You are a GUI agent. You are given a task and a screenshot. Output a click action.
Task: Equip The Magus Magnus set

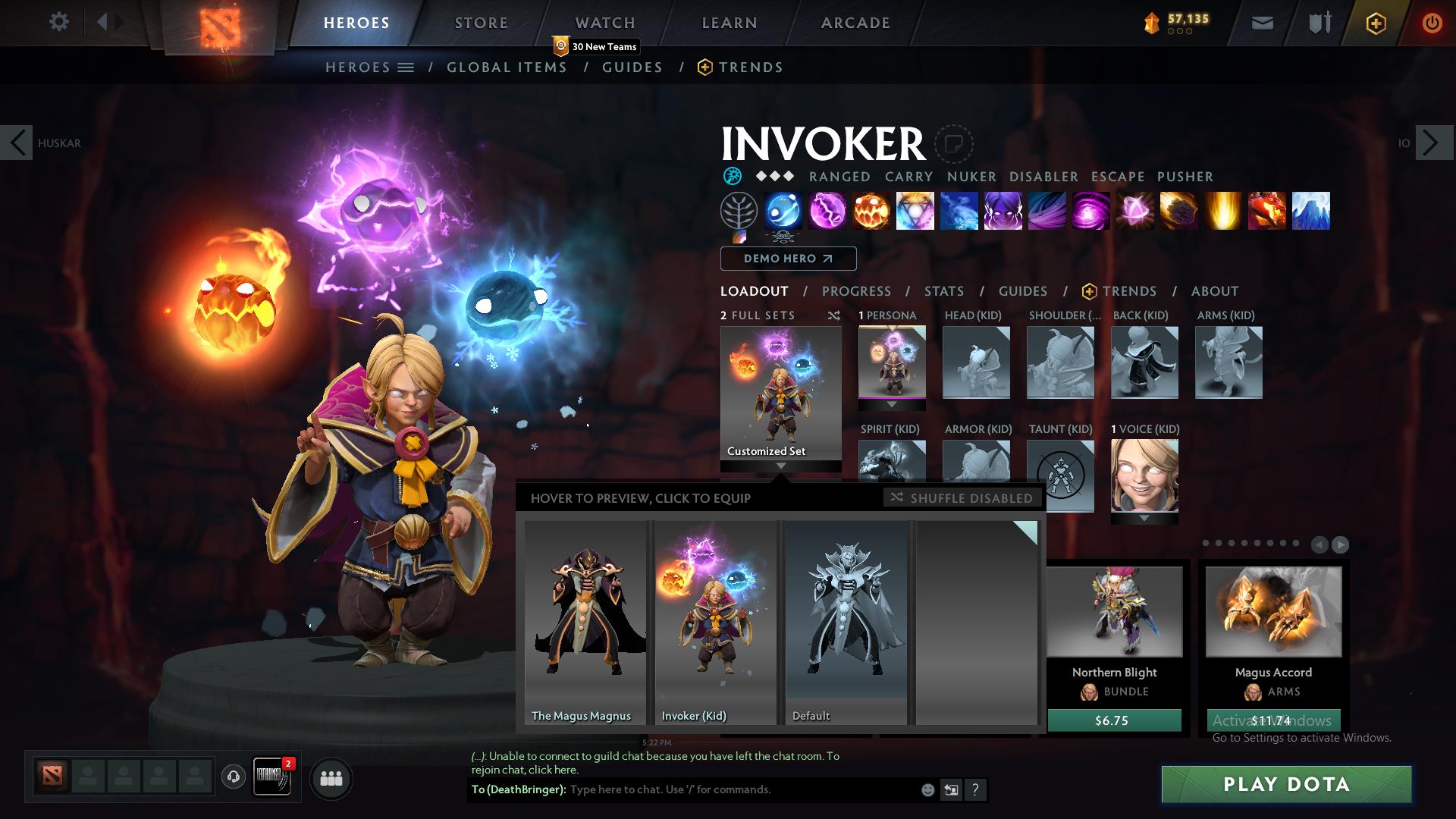point(585,622)
